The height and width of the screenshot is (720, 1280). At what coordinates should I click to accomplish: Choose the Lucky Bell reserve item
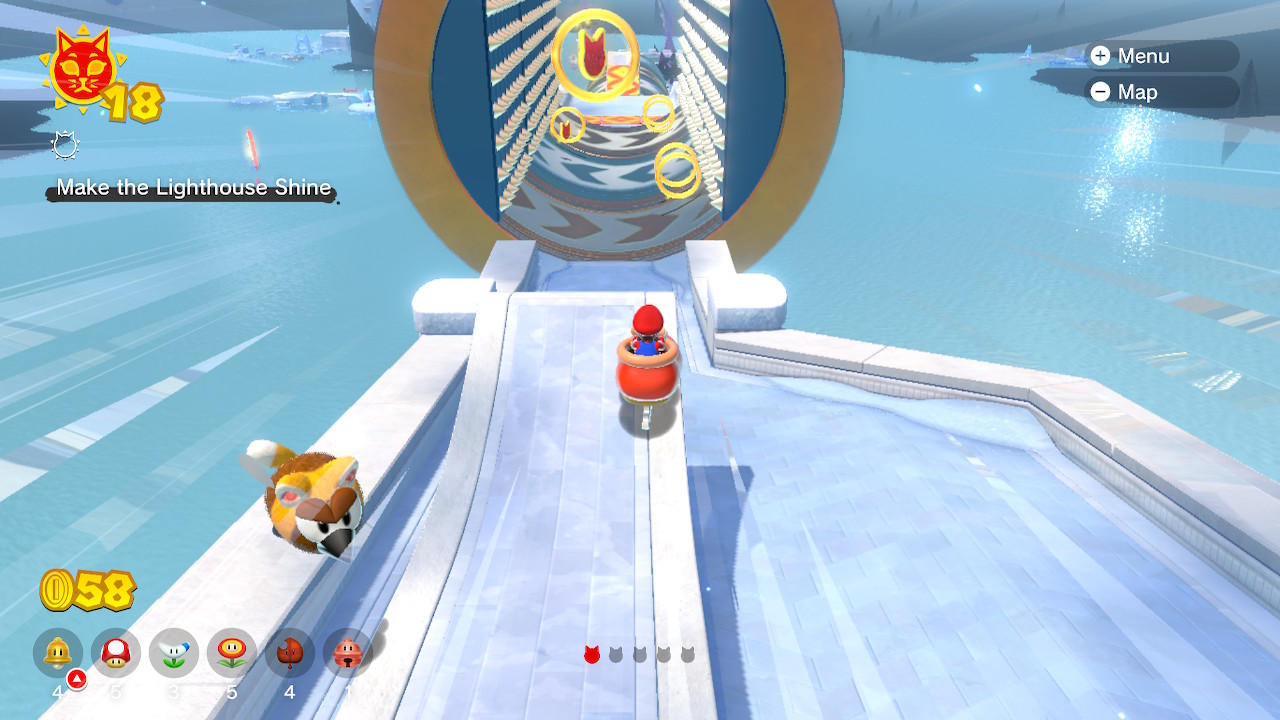click(x=347, y=653)
